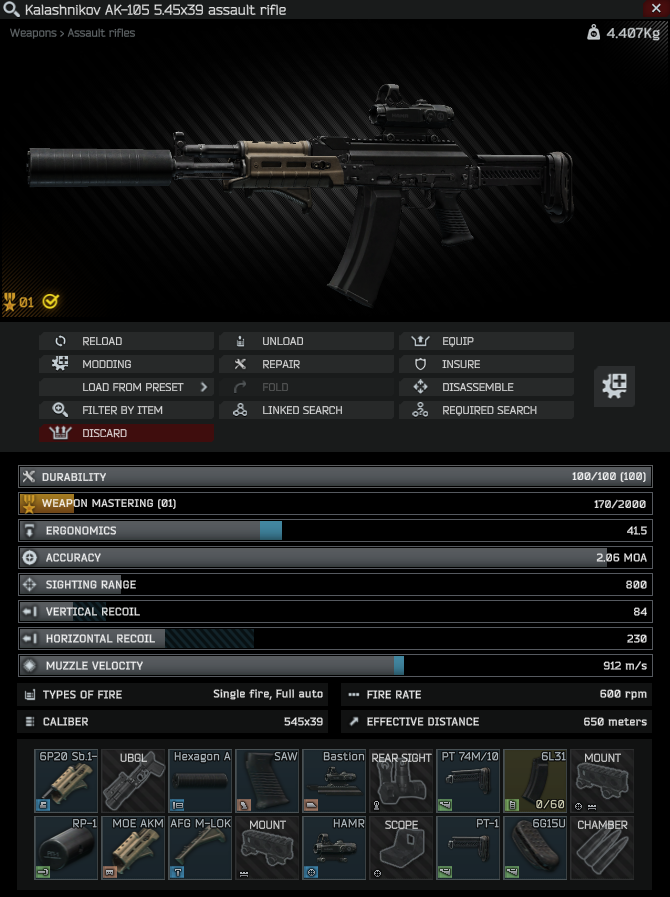Click the puzzle-piece build button
Image resolution: width=670 pixels, height=897 pixels.
coord(615,386)
